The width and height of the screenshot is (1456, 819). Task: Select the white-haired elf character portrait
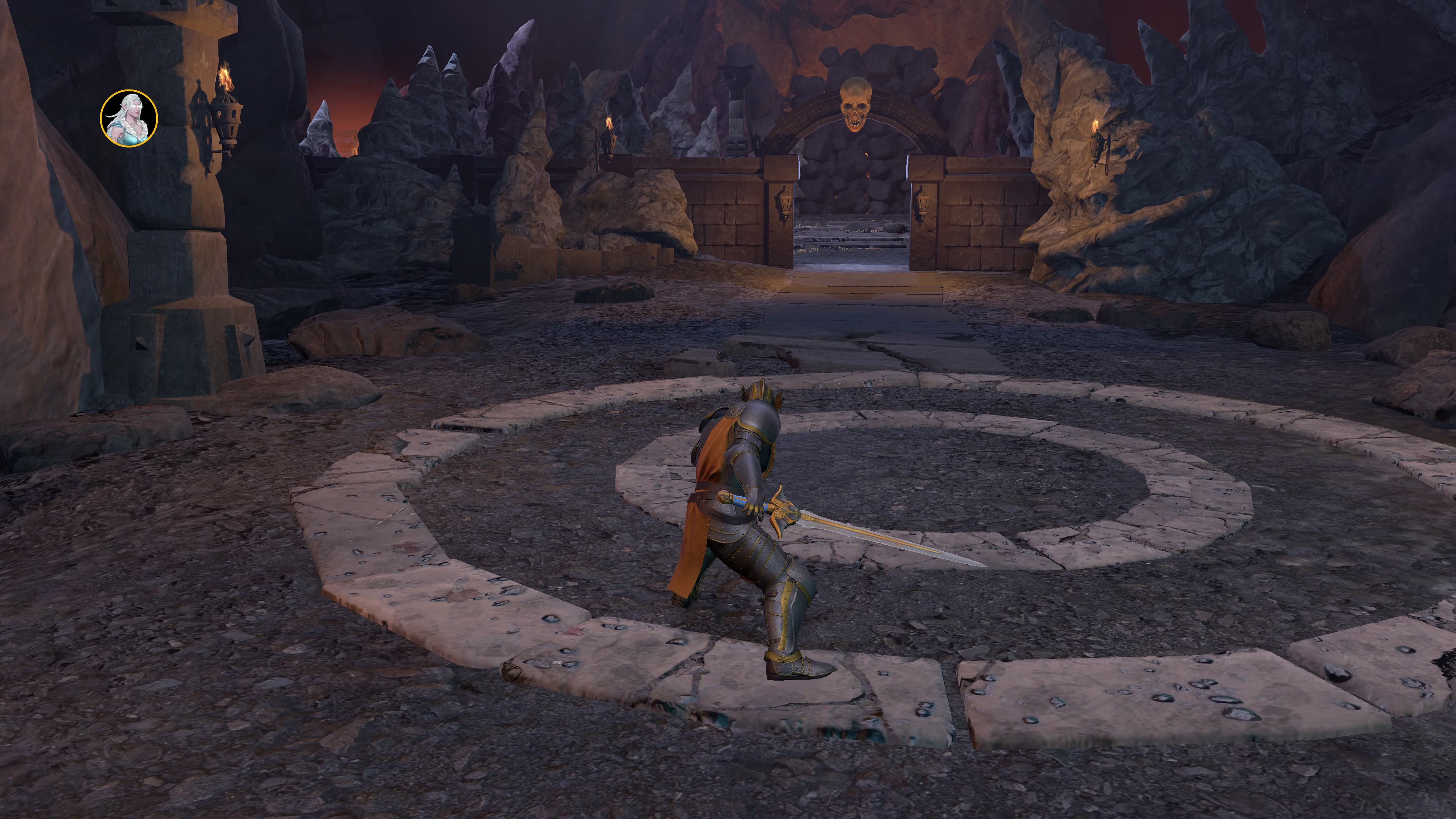pos(129,118)
